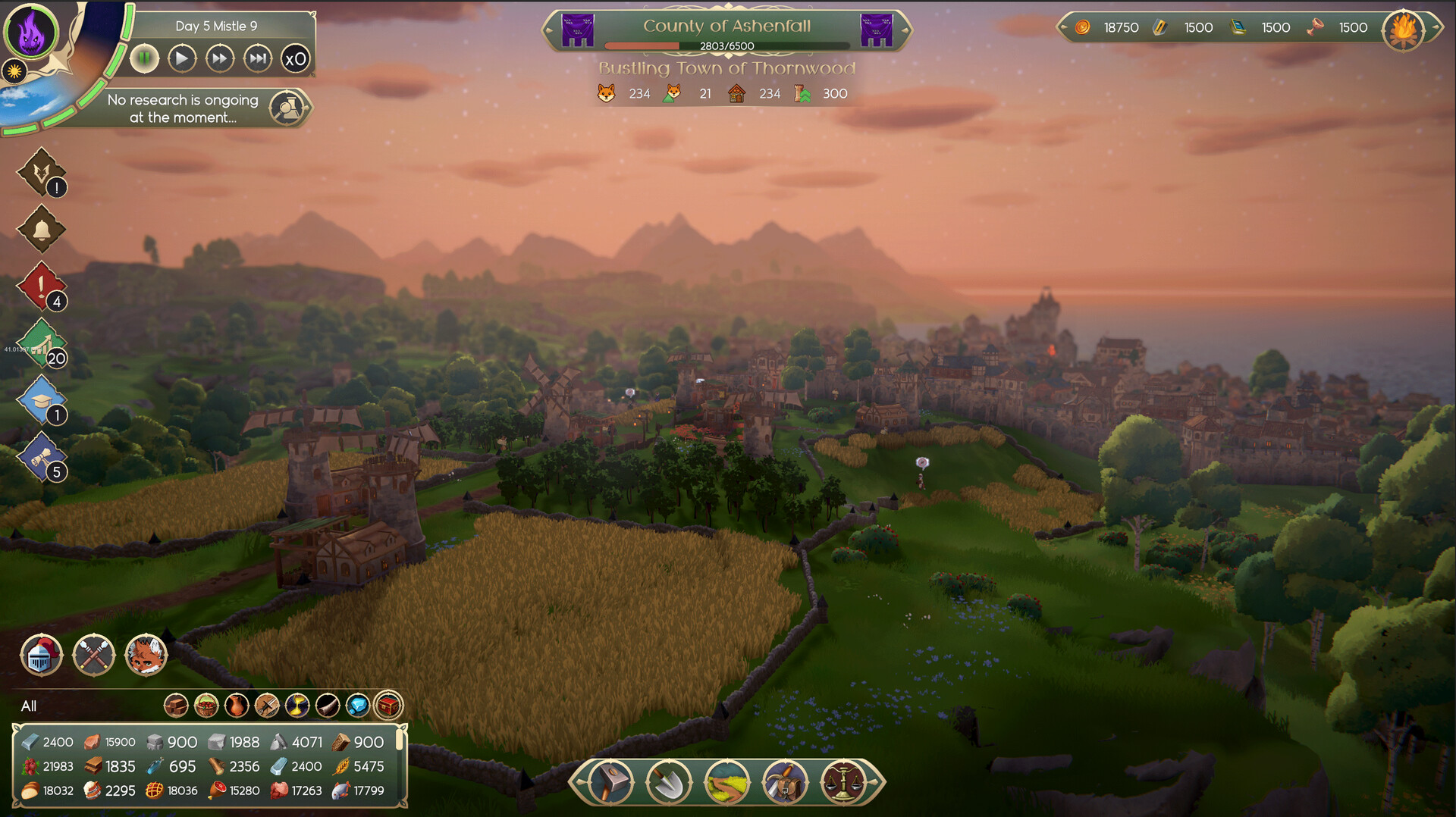Open the hammer build menu
This screenshot has width=1456, height=817.
point(611,781)
